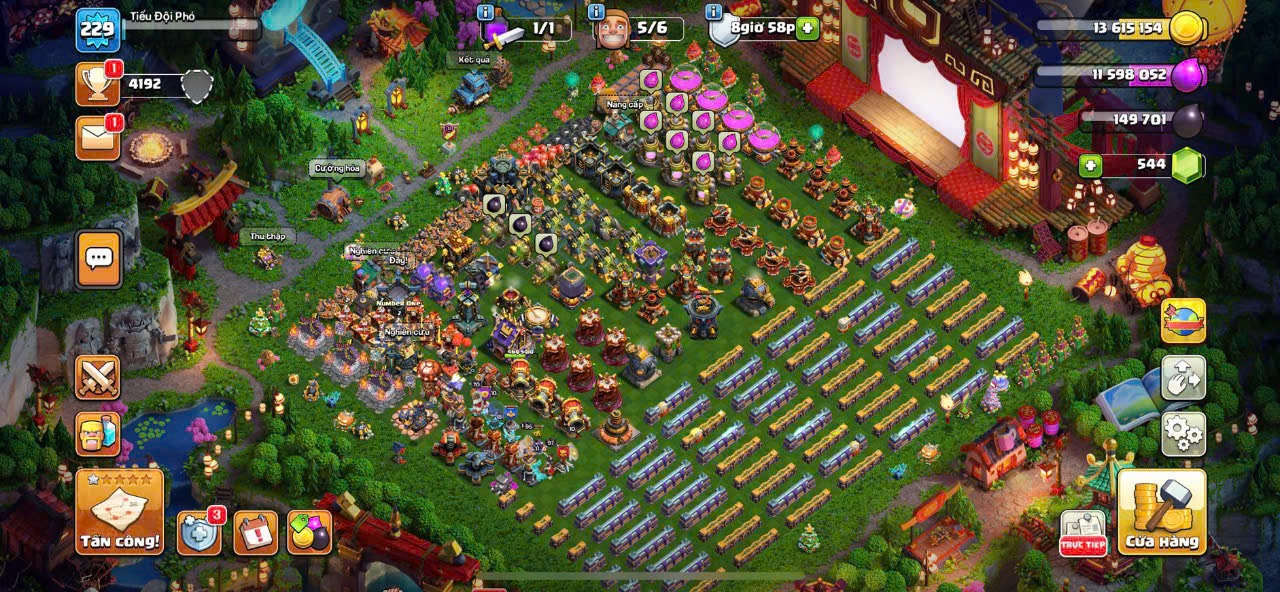
Task: Open the Cửa hàng shop
Action: (1161, 512)
